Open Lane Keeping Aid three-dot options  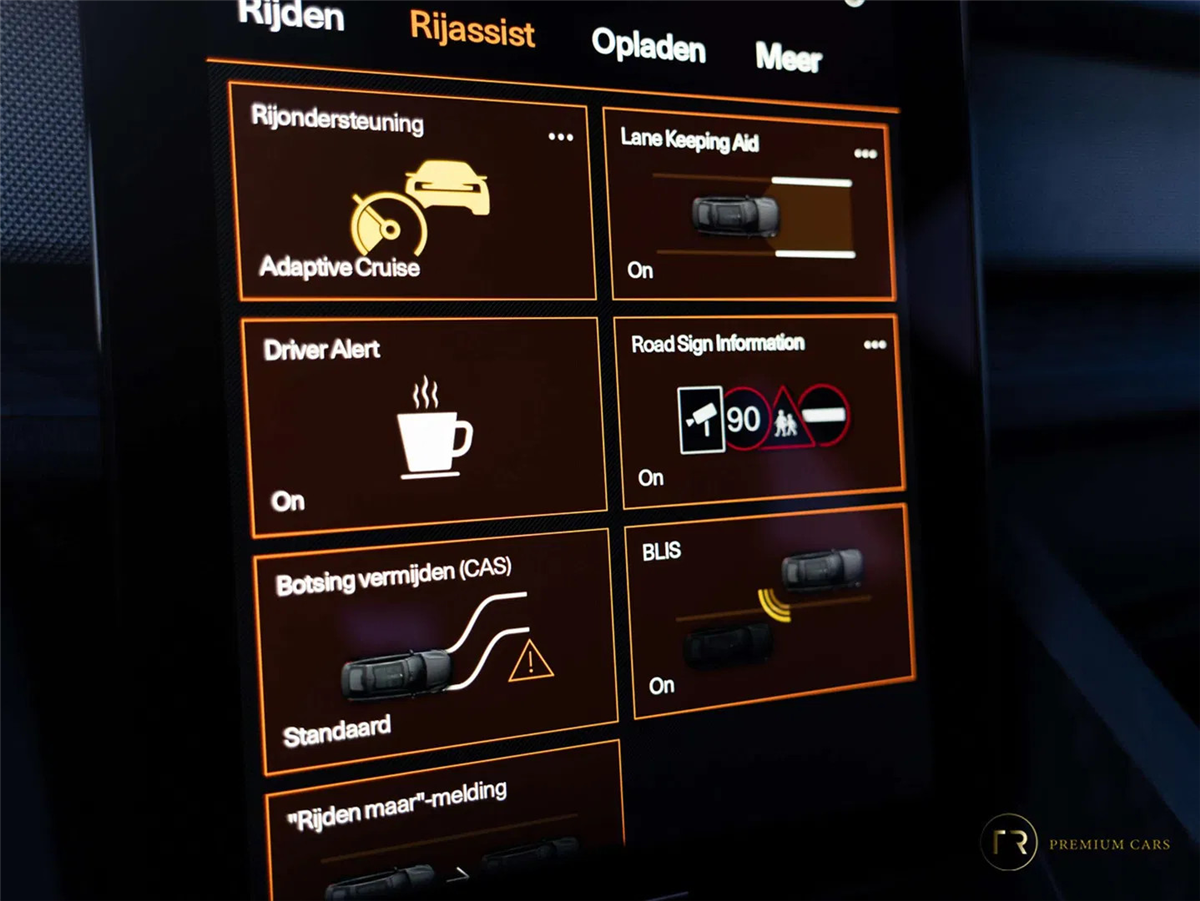[x=865, y=154]
